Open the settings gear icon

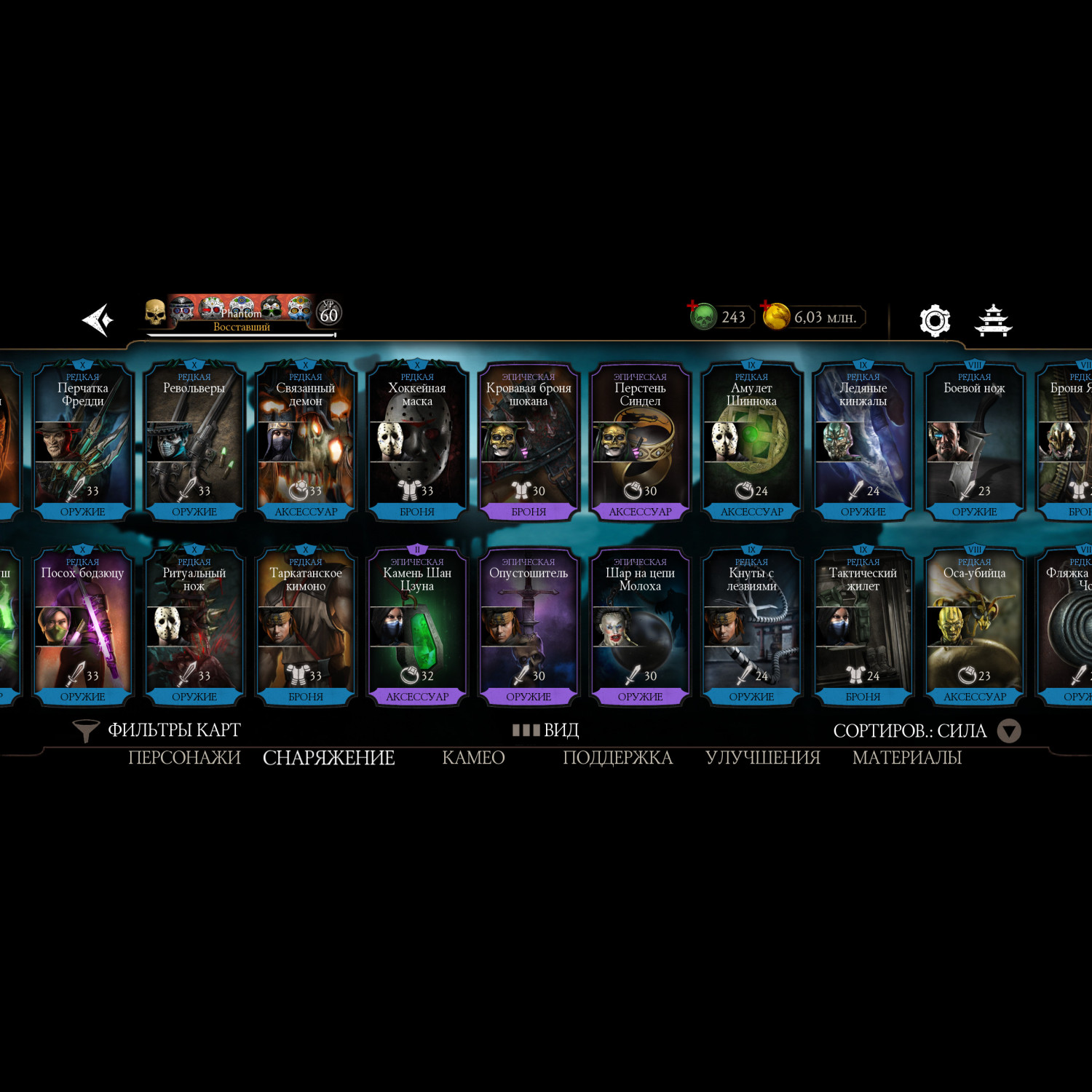[935, 320]
